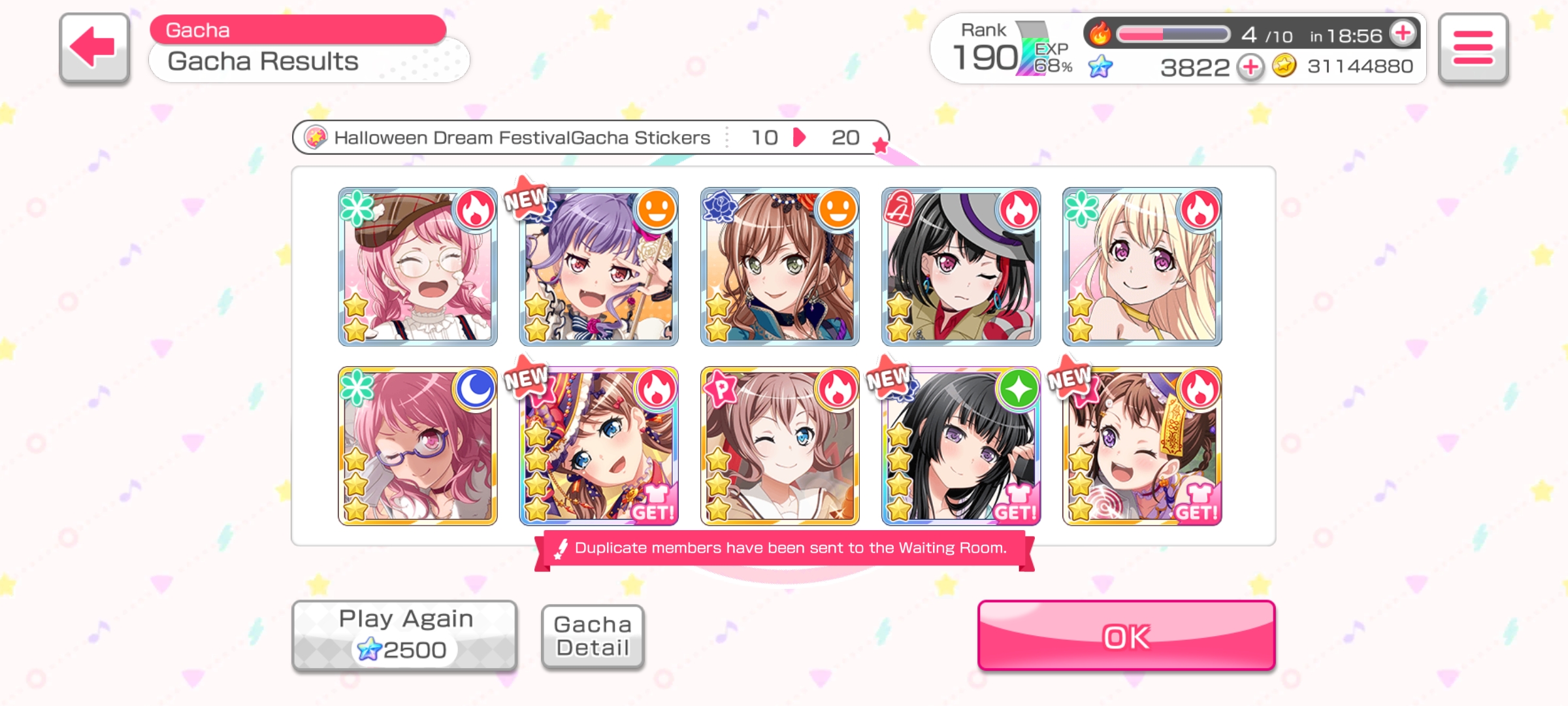
Task: Select the black-haired winking girl with hat card
Action: (960, 267)
